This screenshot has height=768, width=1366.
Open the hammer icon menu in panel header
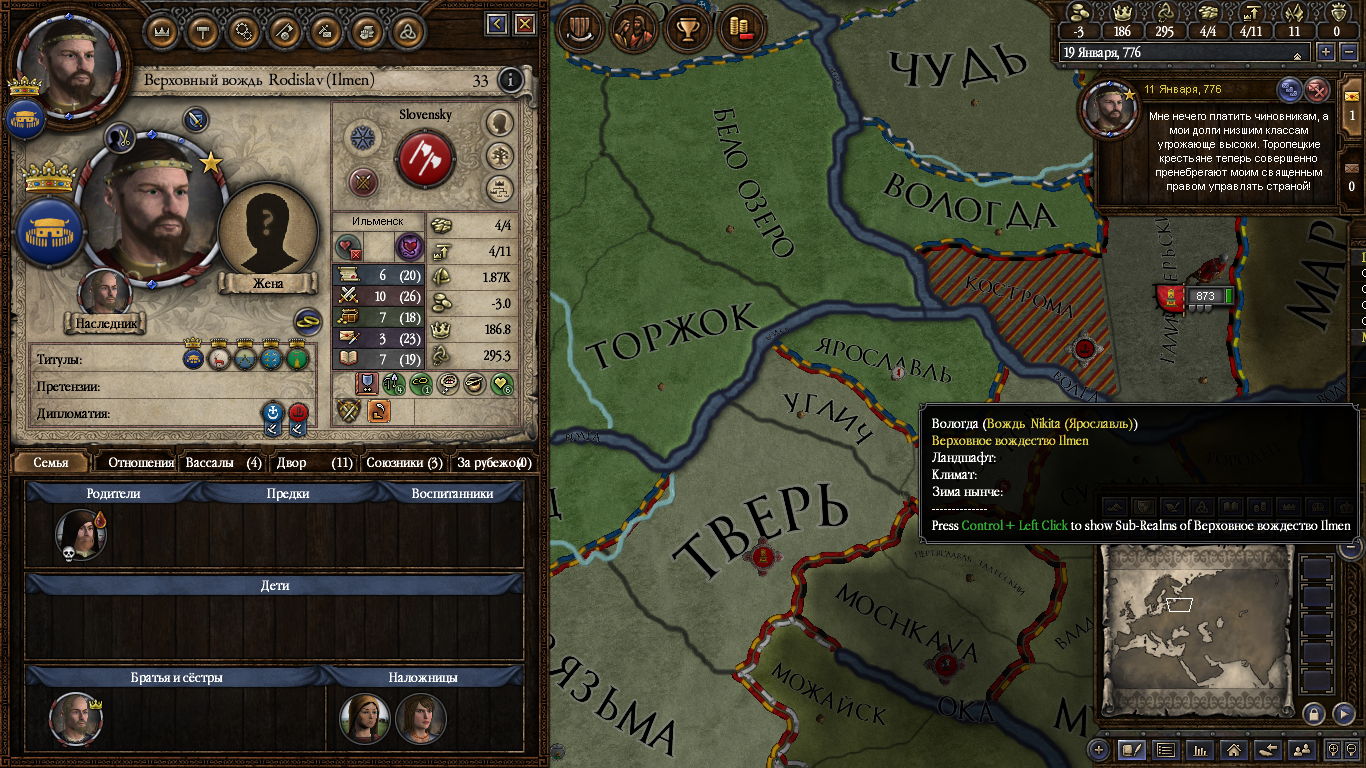pyautogui.click(x=203, y=30)
